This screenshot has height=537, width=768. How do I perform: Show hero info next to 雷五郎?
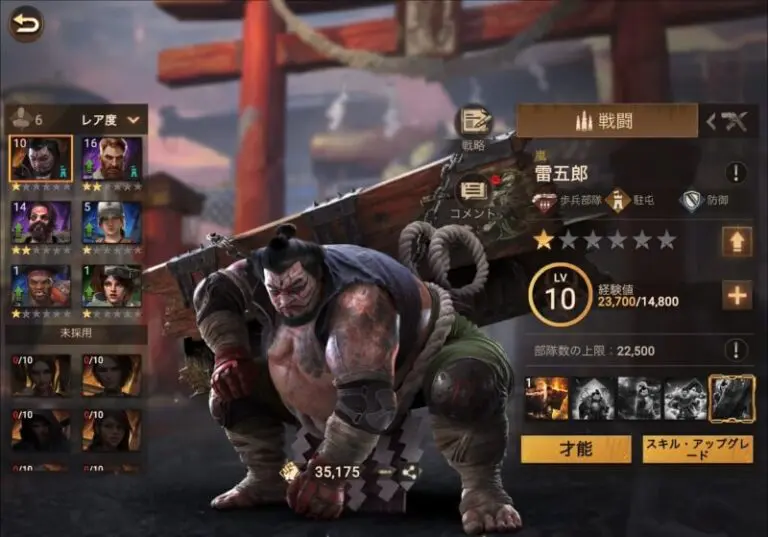(736, 173)
